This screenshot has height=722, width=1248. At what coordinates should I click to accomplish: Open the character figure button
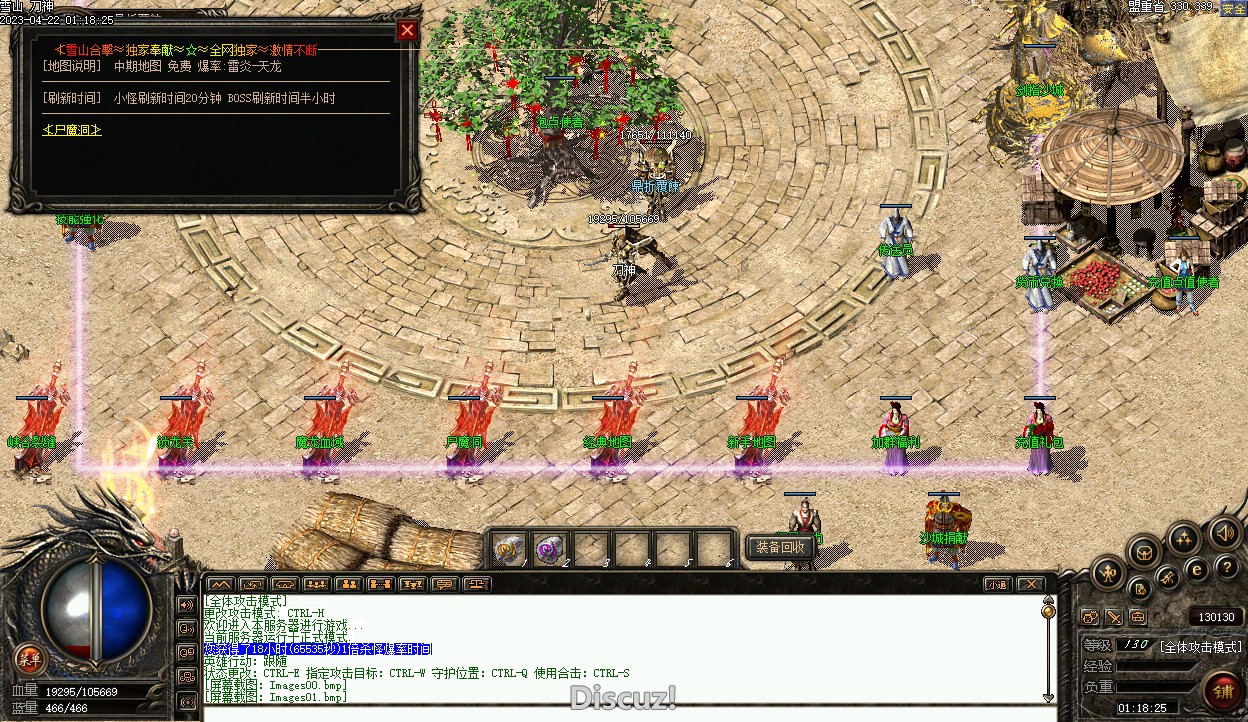[1108, 573]
